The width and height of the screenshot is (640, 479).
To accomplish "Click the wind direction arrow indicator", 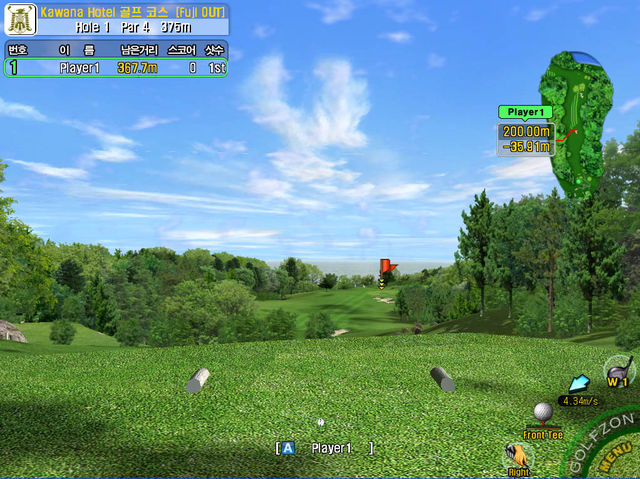I will point(580,384).
